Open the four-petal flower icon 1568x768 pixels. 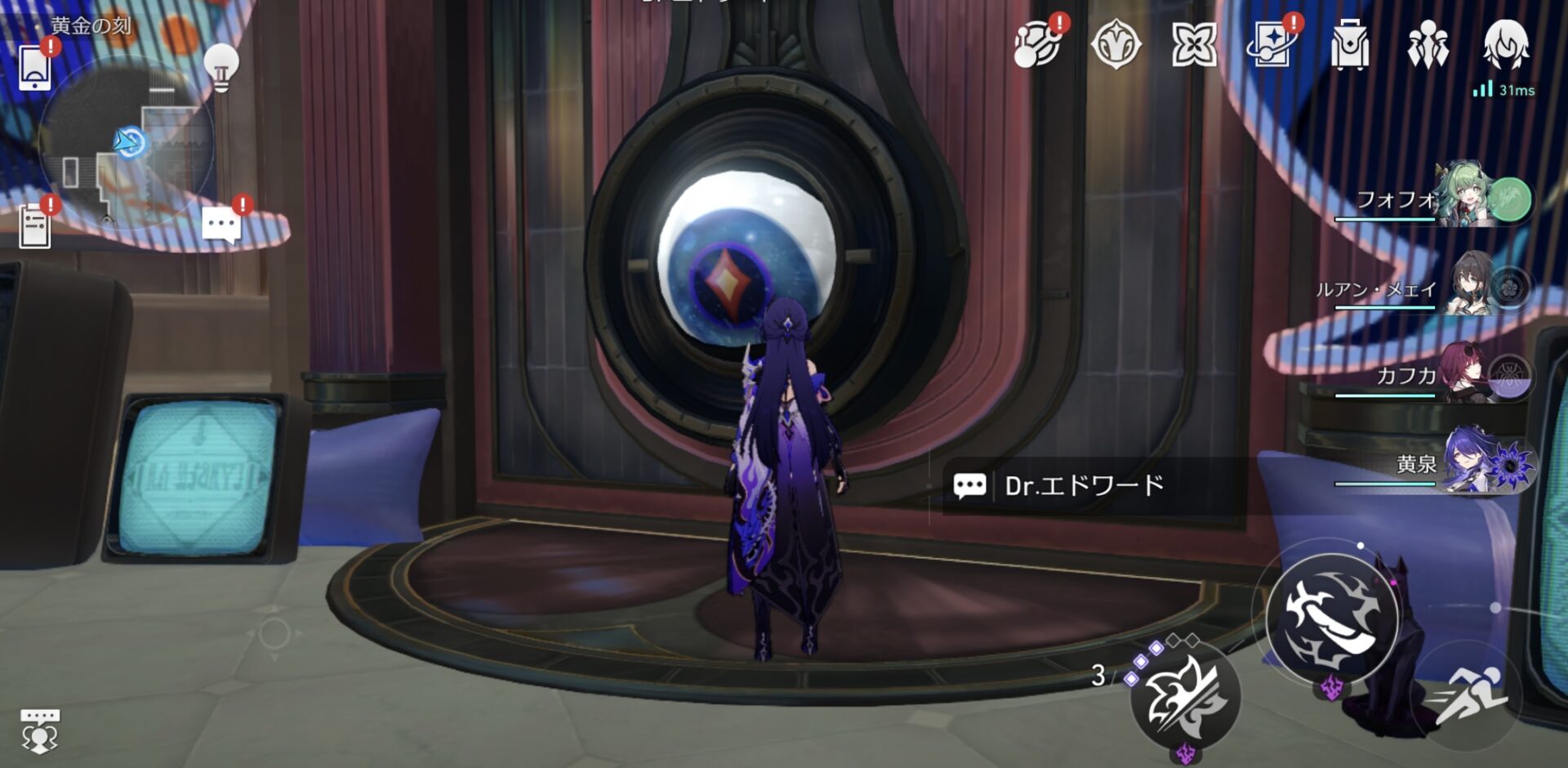click(1194, 44)
